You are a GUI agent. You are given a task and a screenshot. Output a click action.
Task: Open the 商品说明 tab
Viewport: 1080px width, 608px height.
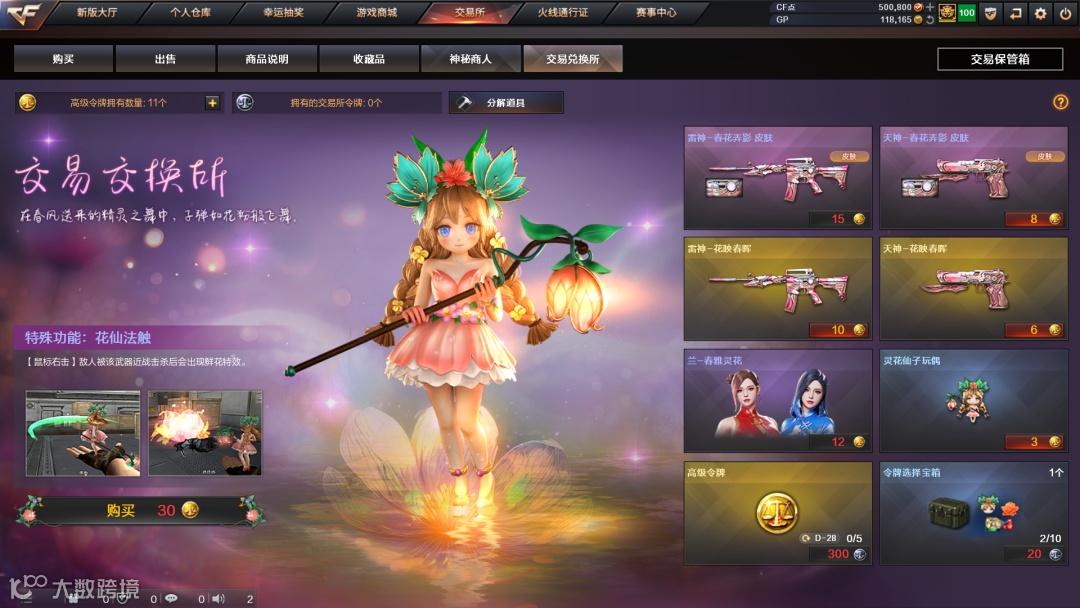point(267,59)
